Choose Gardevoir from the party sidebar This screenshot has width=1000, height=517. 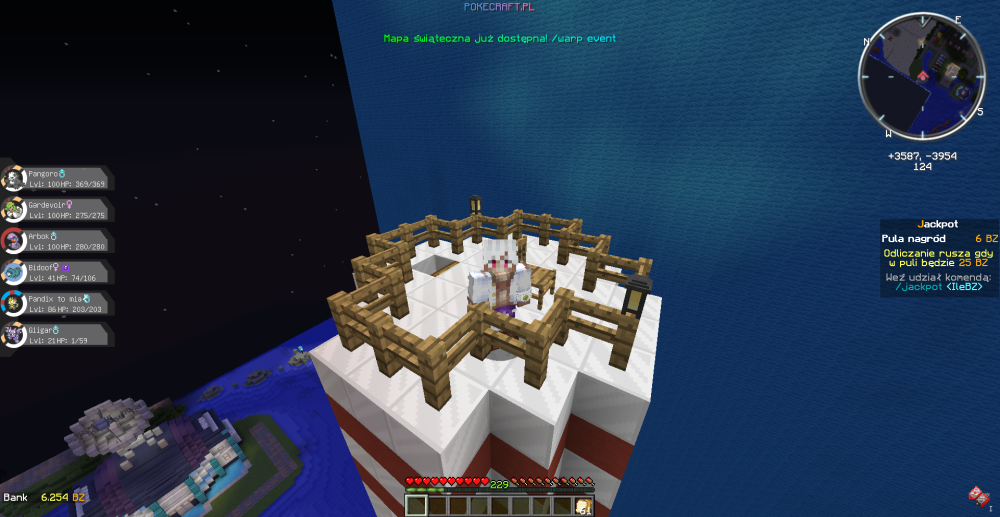pyautogui.click(x=55, y=210)
